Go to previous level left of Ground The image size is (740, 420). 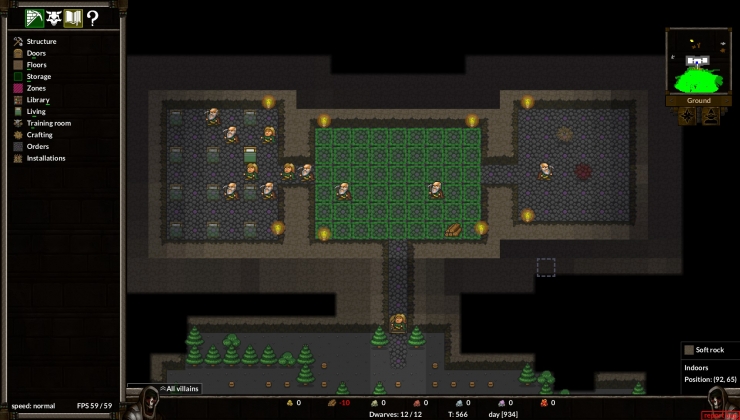coord(670,101)
